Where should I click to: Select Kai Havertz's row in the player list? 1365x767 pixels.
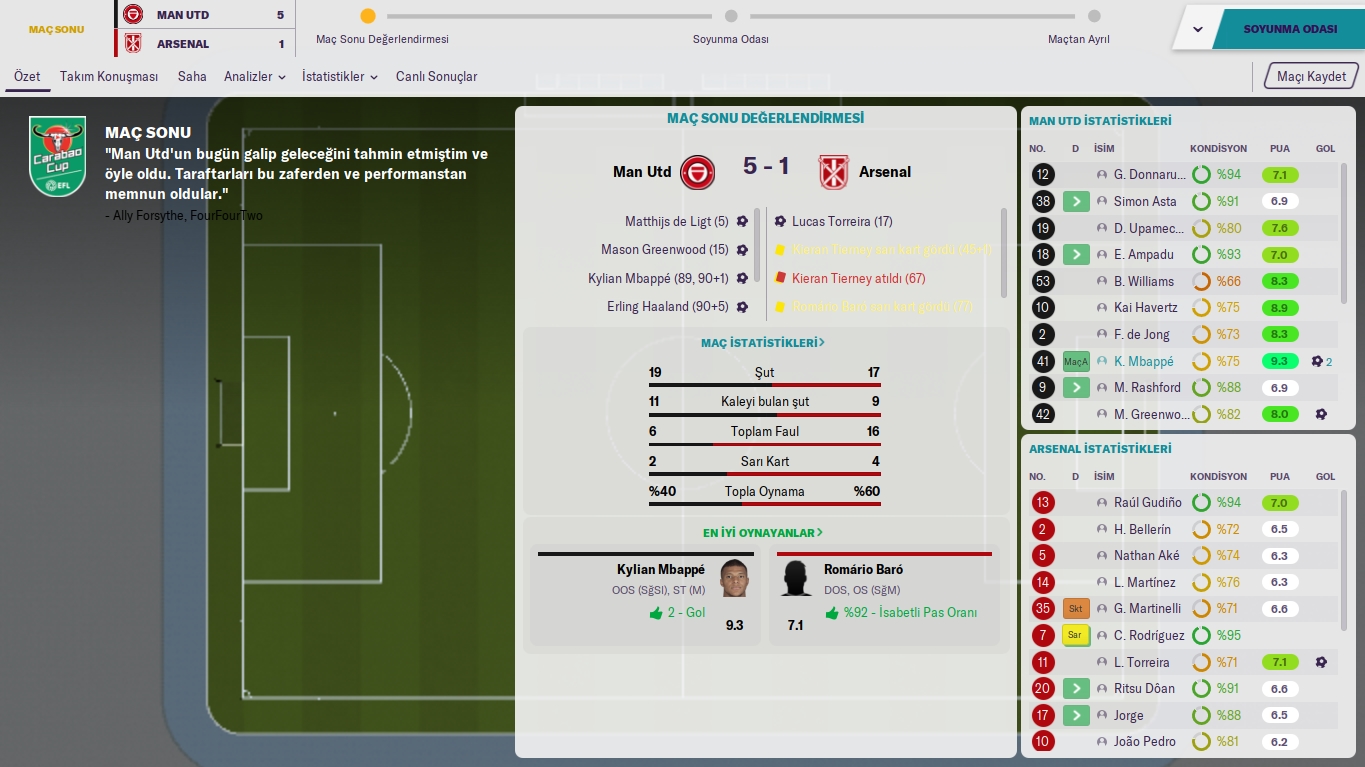(x=1145, y=308)
